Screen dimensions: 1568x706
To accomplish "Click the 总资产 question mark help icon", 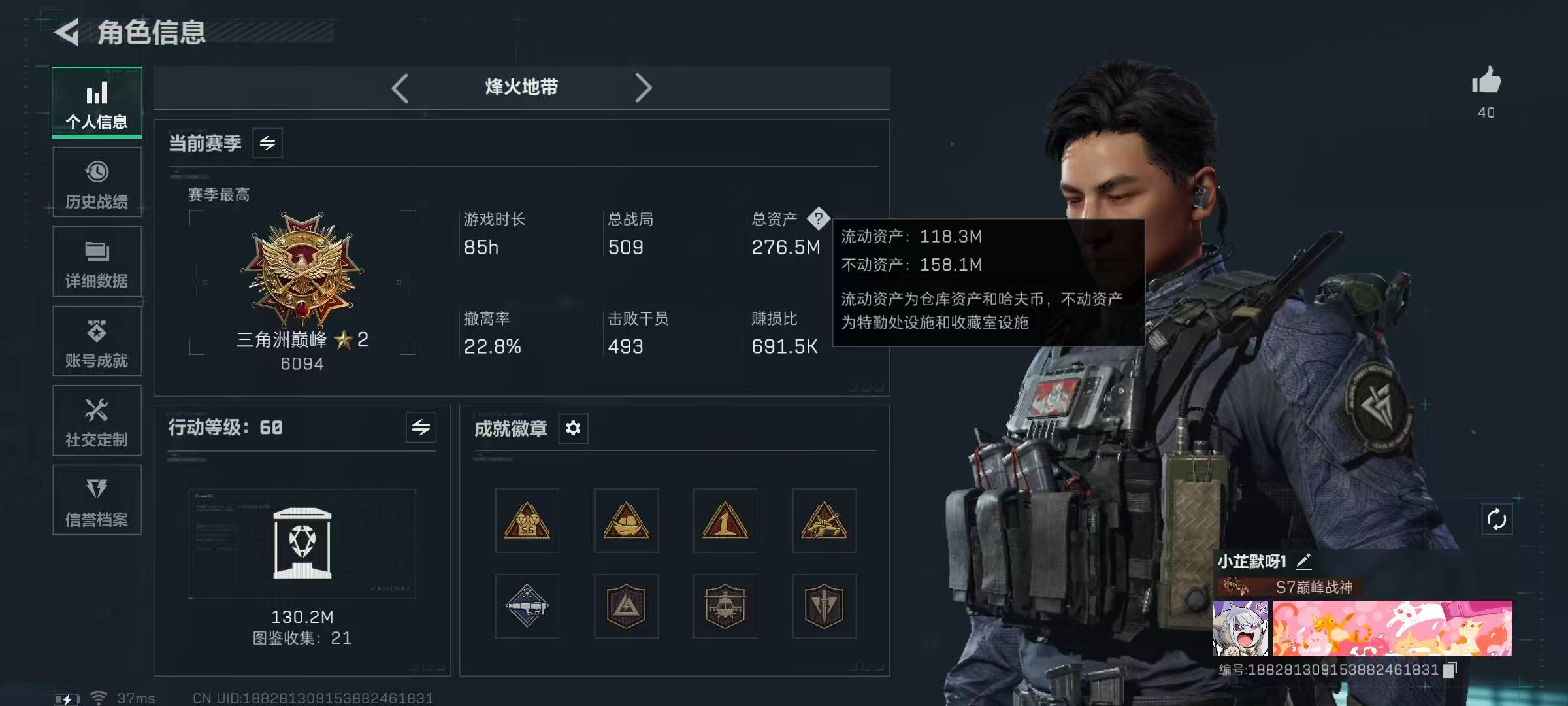I will [818, 218].
